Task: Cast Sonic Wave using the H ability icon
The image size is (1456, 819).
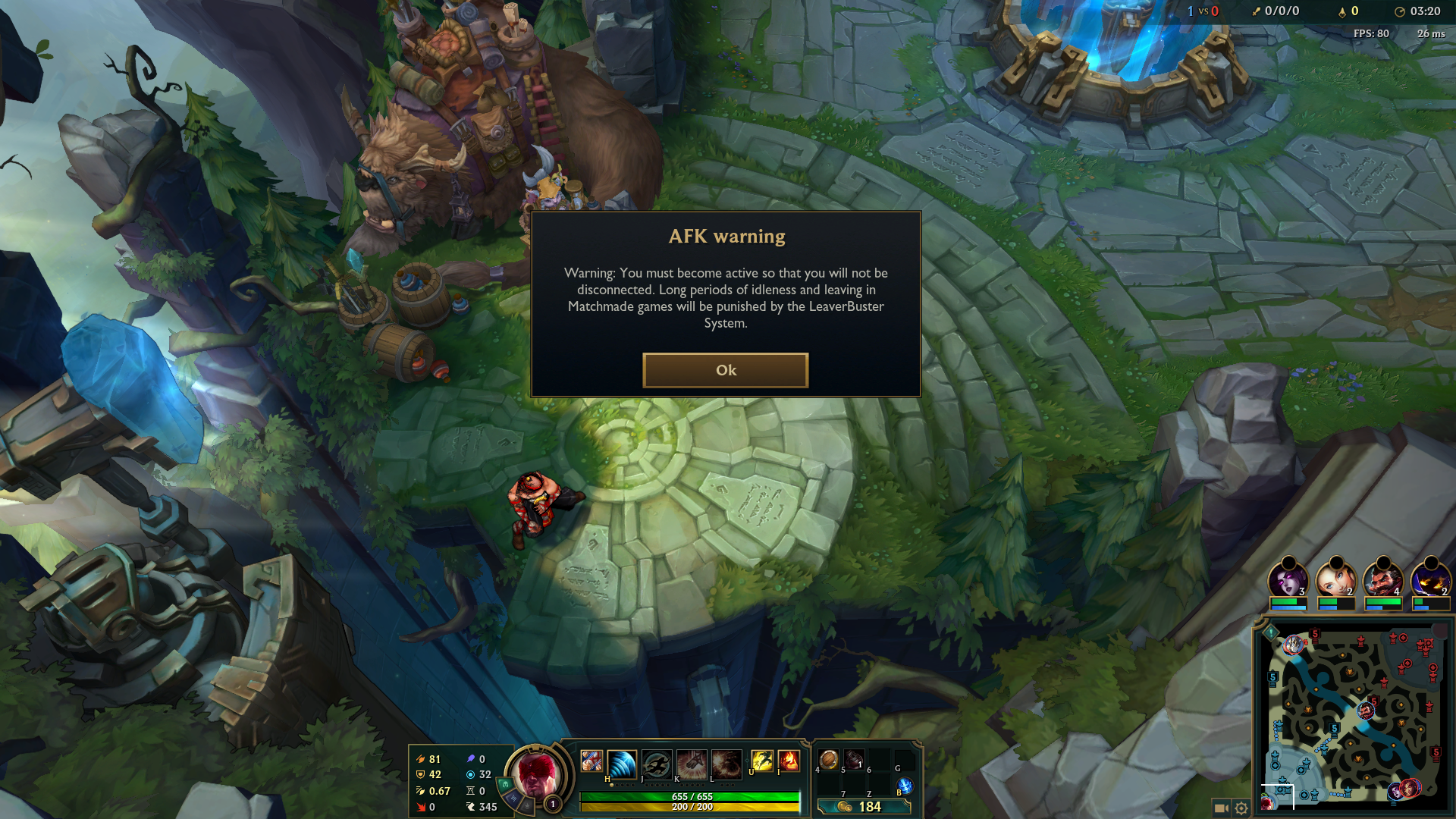Action: [x=620, y=765]
